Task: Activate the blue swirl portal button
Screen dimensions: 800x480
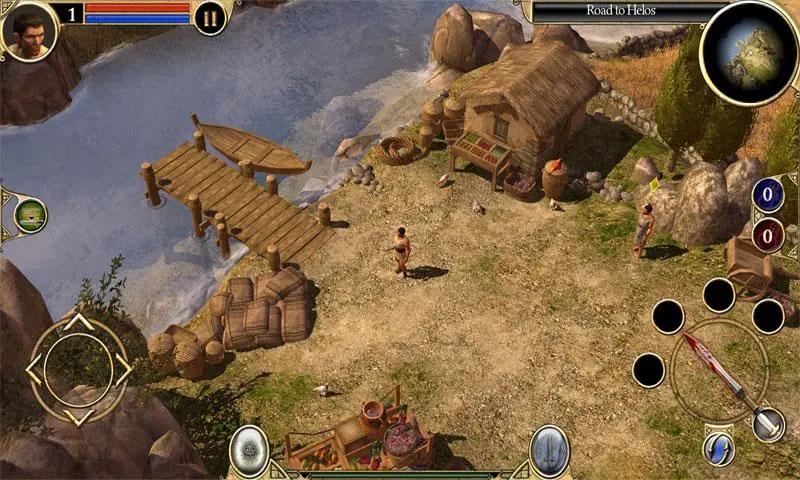Action: [x=718, y=448]
